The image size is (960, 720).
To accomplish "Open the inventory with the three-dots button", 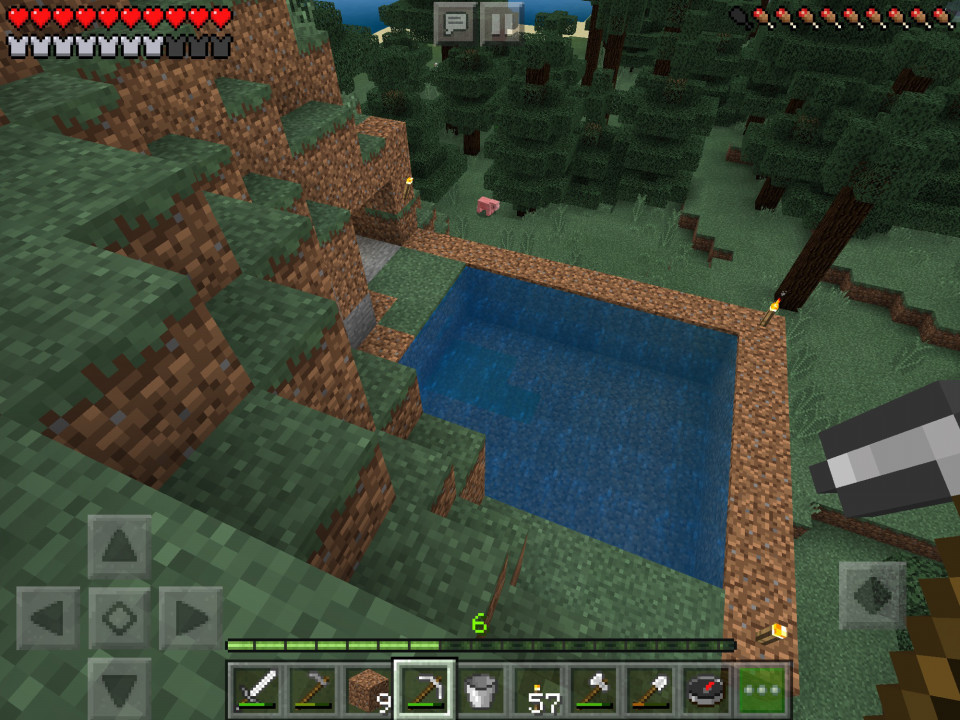I will pos(763,689).
